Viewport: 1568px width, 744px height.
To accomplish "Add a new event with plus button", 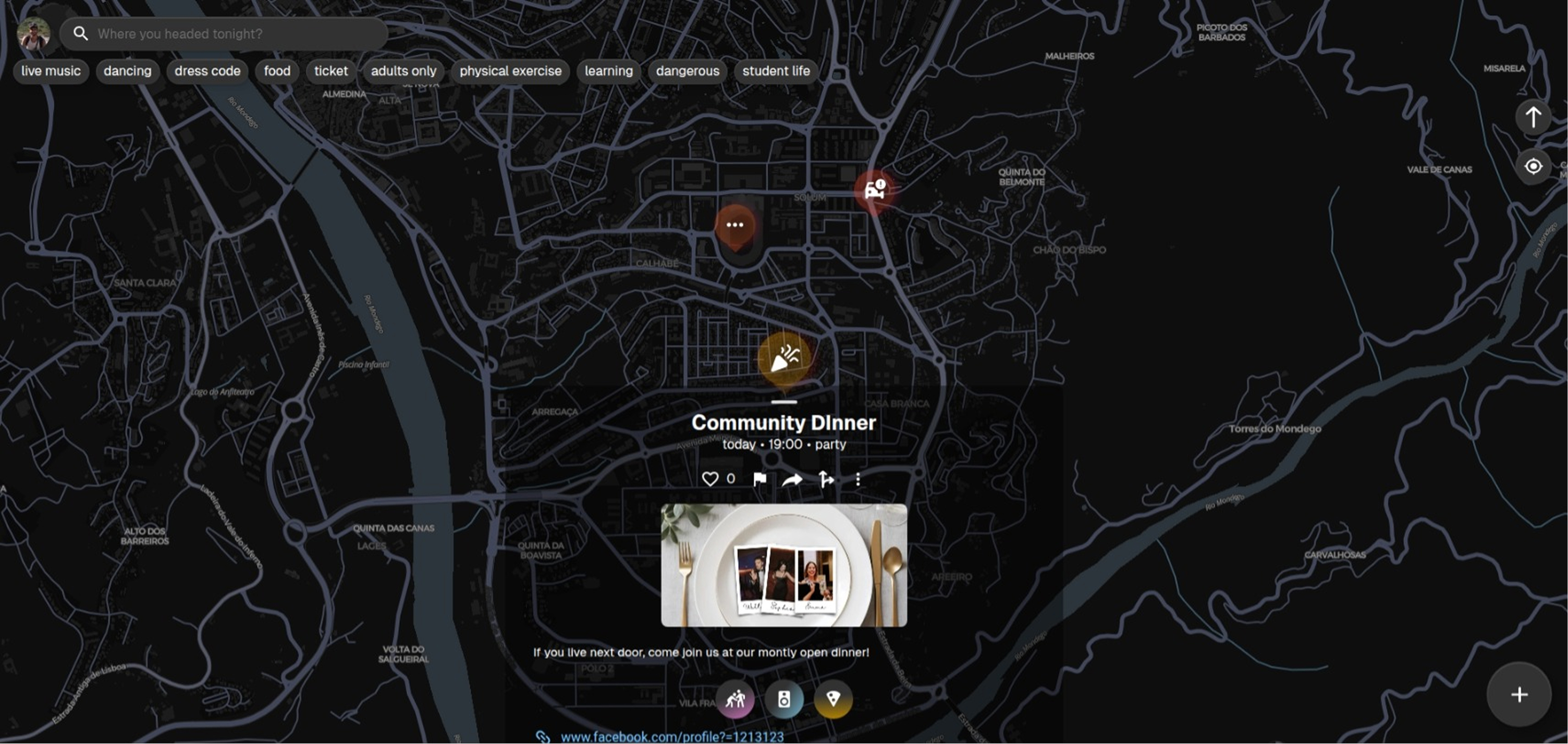I will pos(1518,695).
